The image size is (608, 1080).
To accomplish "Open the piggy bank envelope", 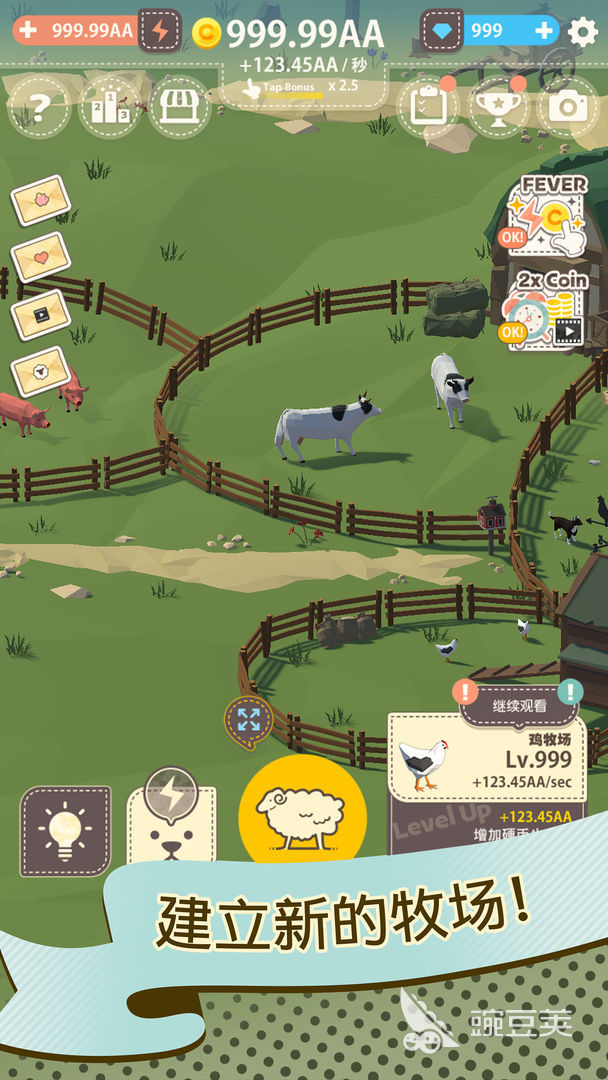I will click(40, 201).
